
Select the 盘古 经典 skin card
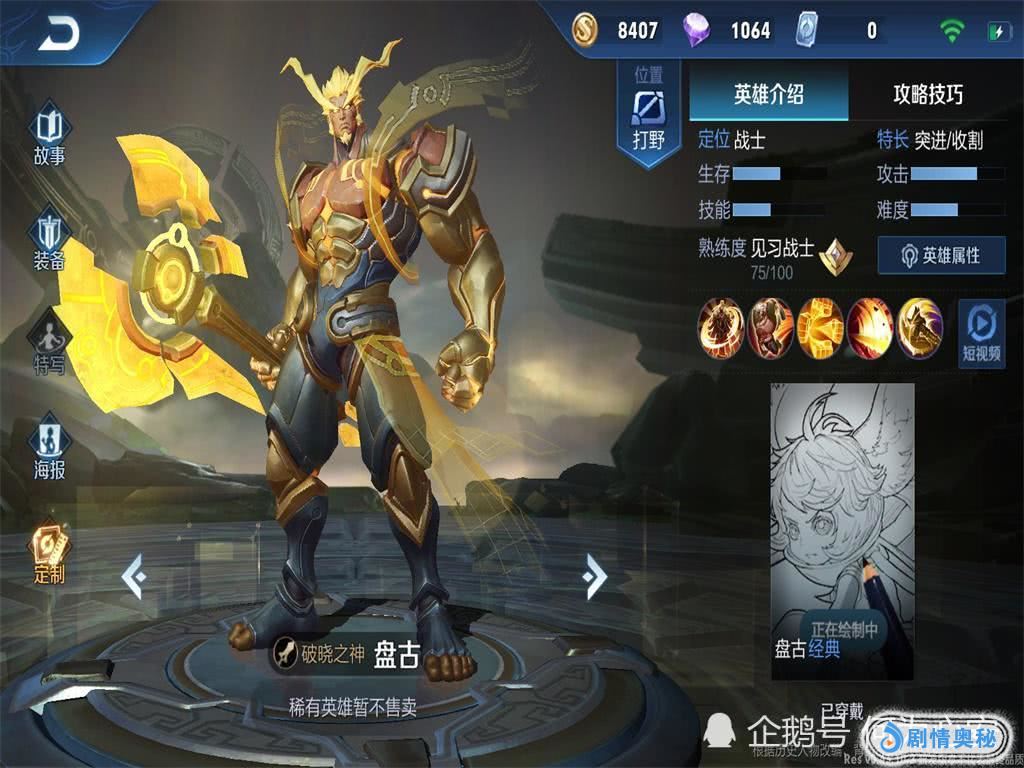point(842,531)
